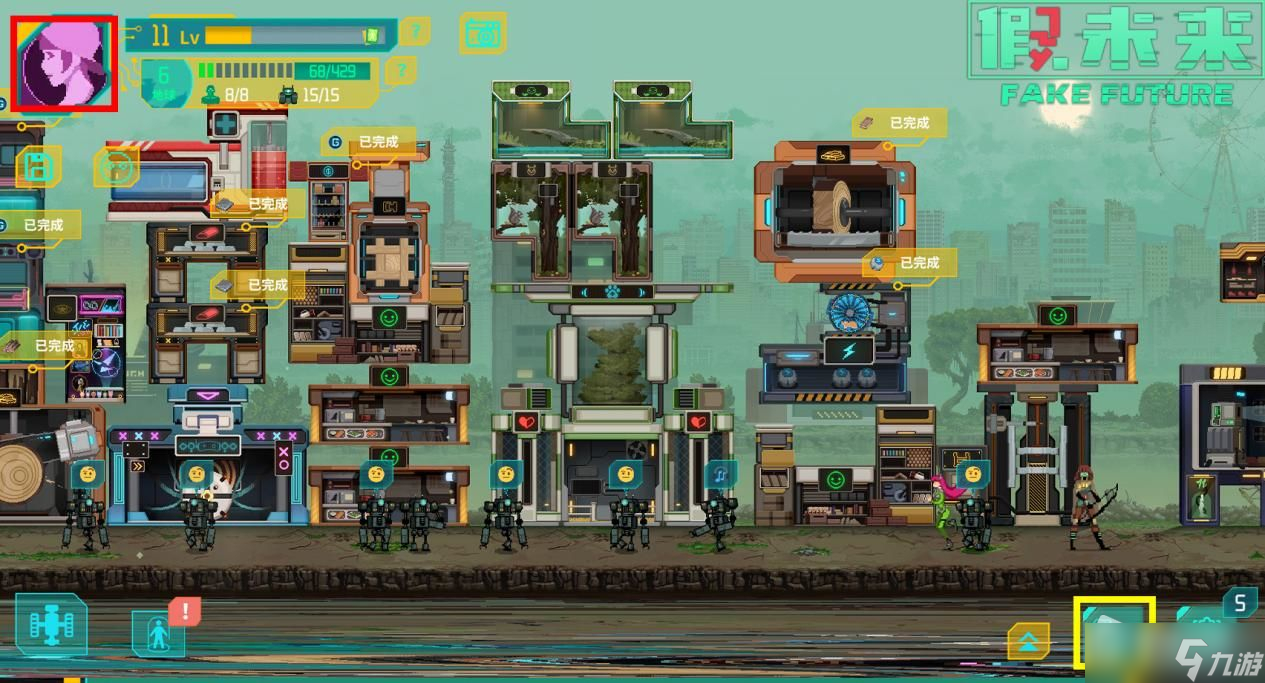This screenshot has height=683, width=1265.
Task: Open the bottom-corner button with the 5 badge
Action: click(1215, 626)
